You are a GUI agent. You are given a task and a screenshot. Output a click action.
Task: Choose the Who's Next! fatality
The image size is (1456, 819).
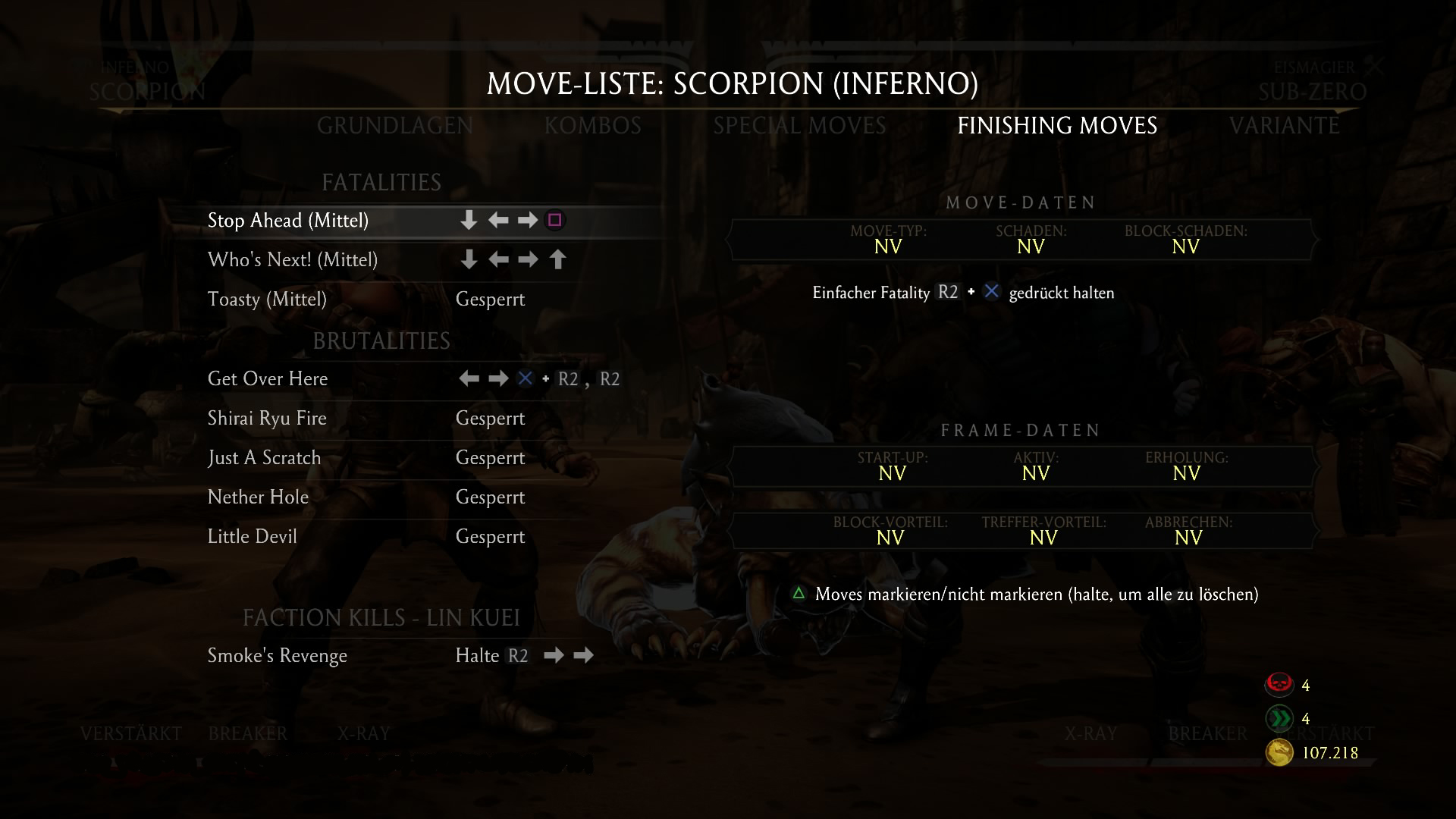[293, 260]
